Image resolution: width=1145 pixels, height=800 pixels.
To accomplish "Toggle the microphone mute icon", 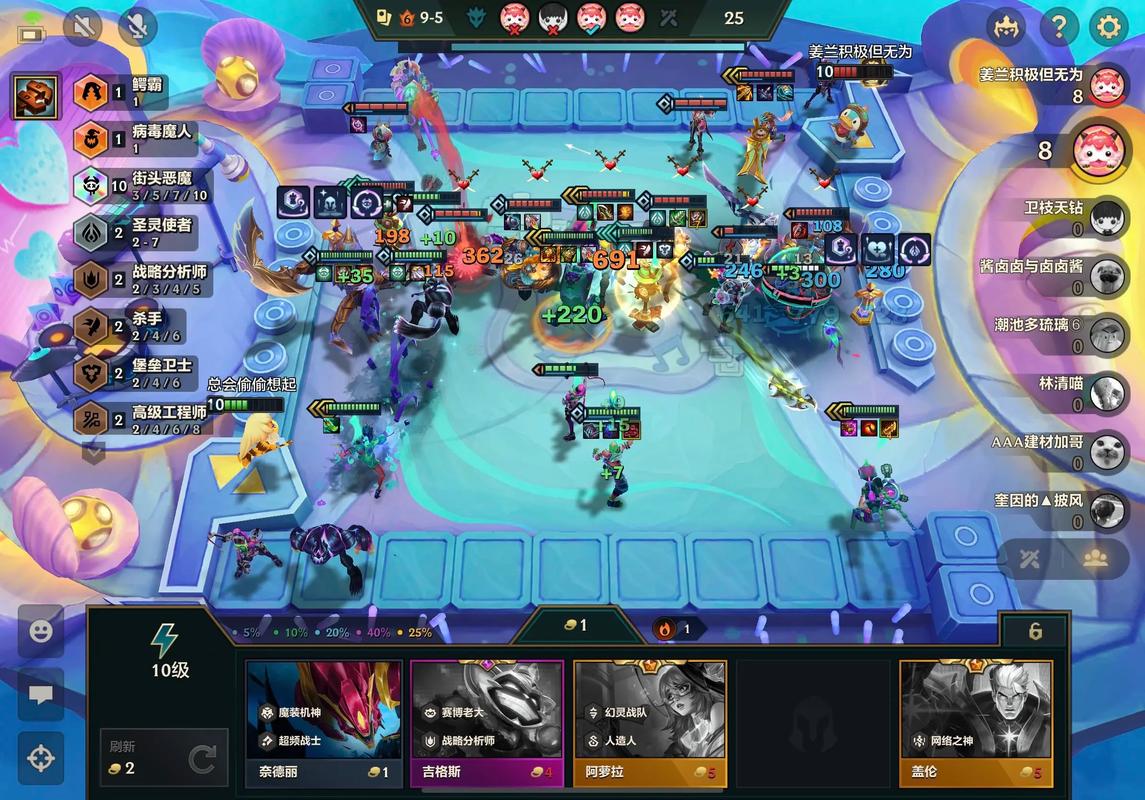I will (x=137, y=27).
